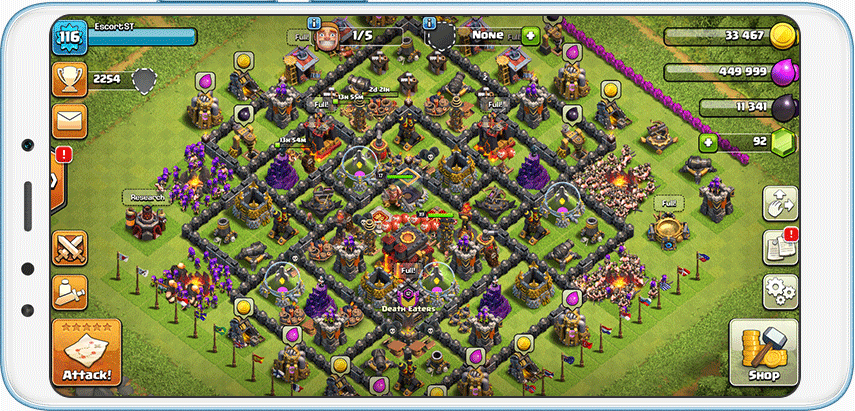Open the village layout editor button

click(780, 203)
